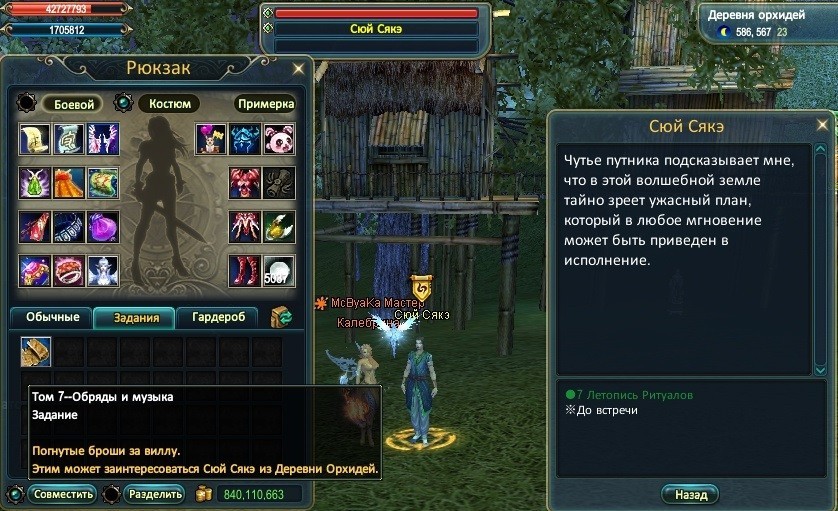Click the Совместить button

point(62,494)
